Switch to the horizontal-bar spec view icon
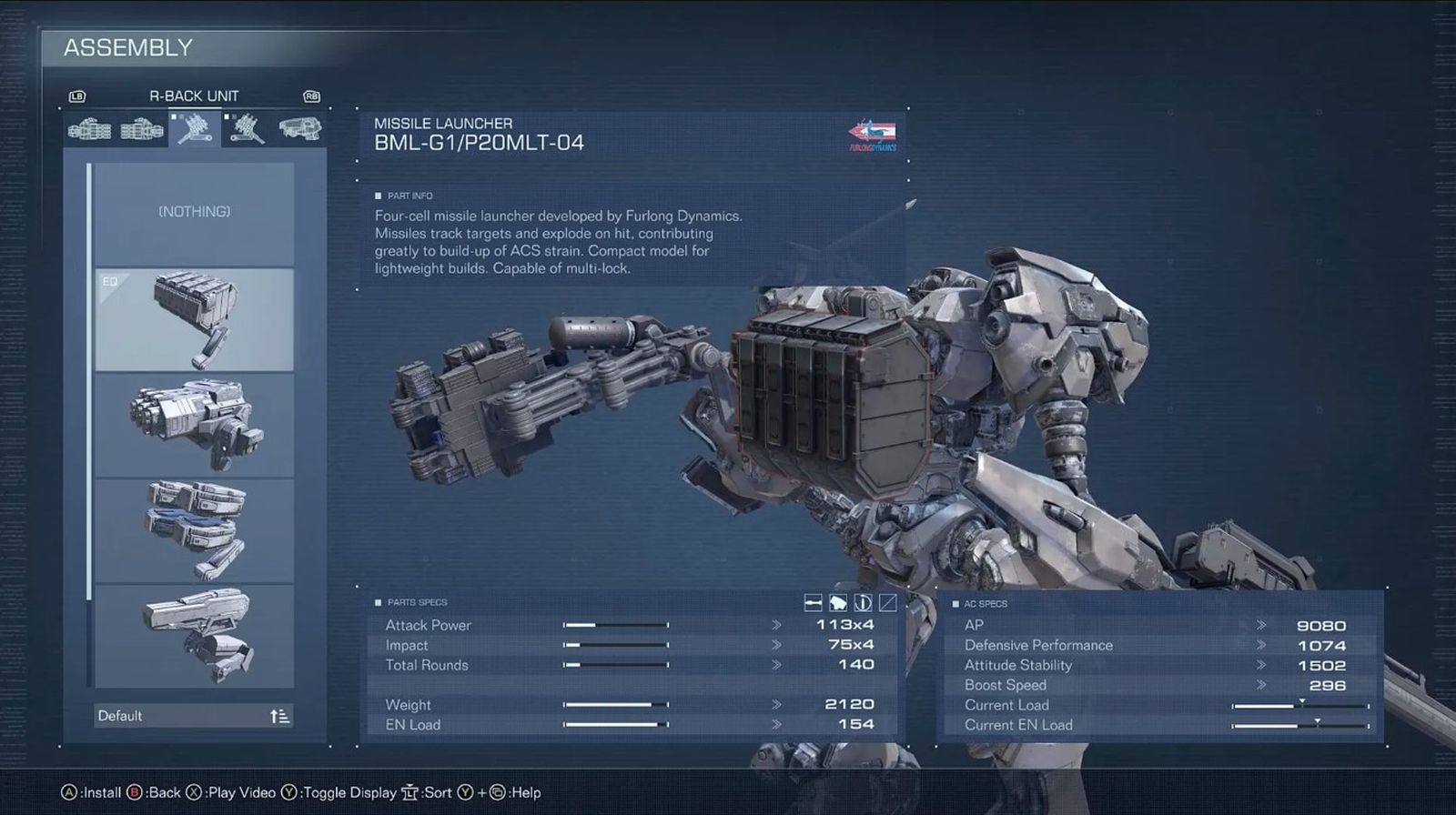The image size is (1456, 815). [814, 602]
